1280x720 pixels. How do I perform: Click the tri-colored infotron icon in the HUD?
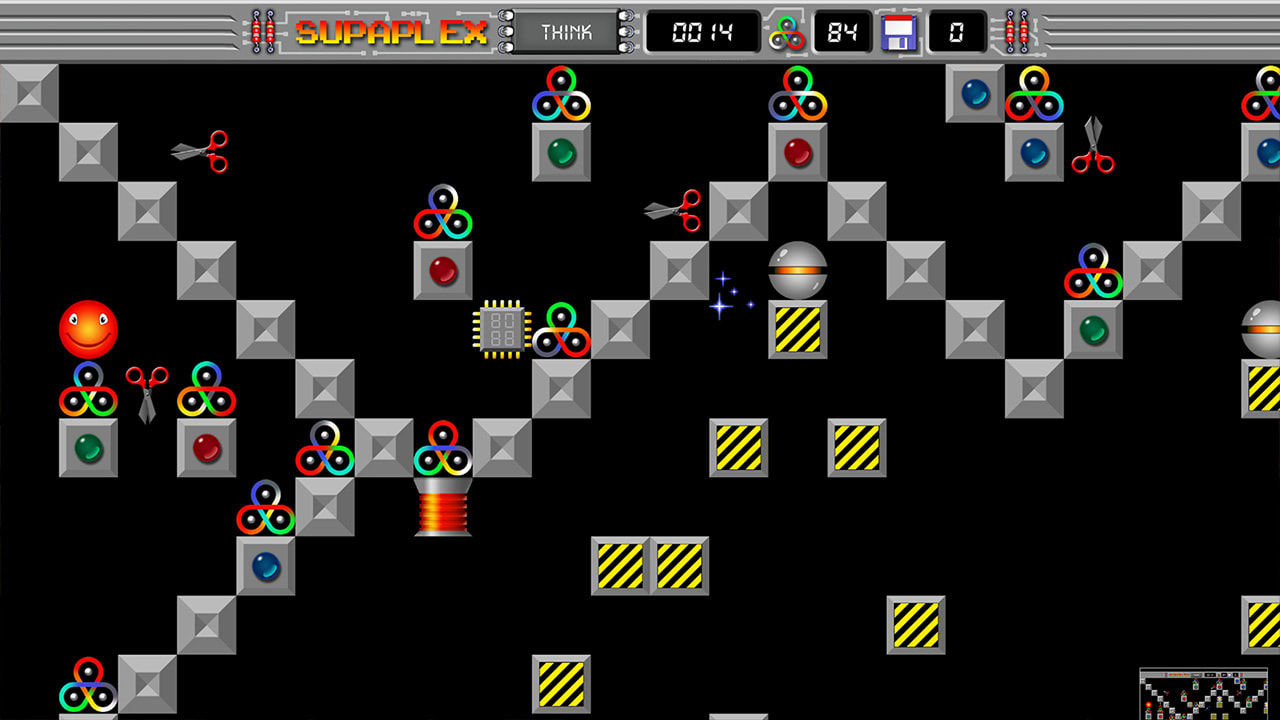[787, 31]
